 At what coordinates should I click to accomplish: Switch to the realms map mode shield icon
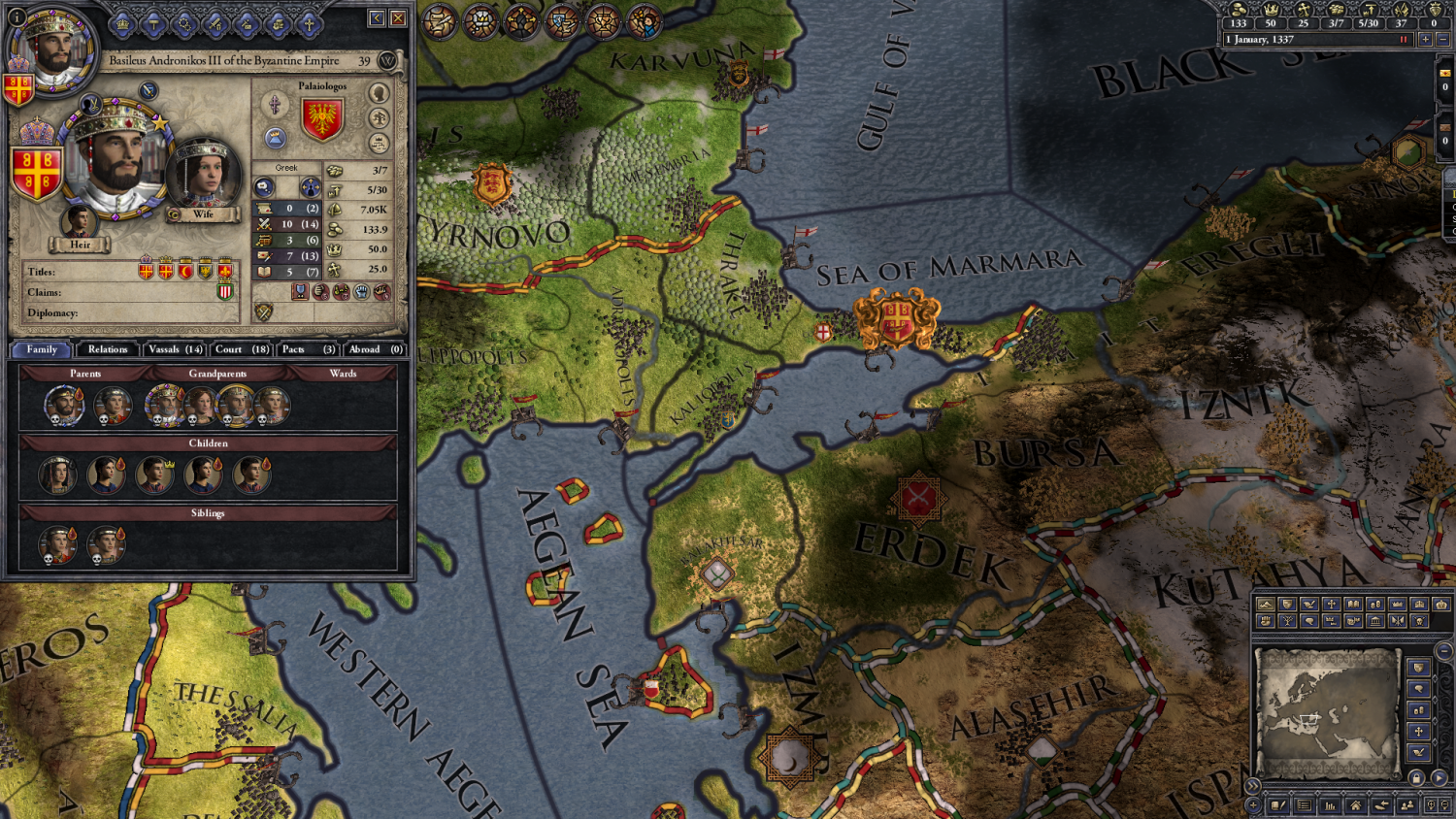[x=1287, y=605]
